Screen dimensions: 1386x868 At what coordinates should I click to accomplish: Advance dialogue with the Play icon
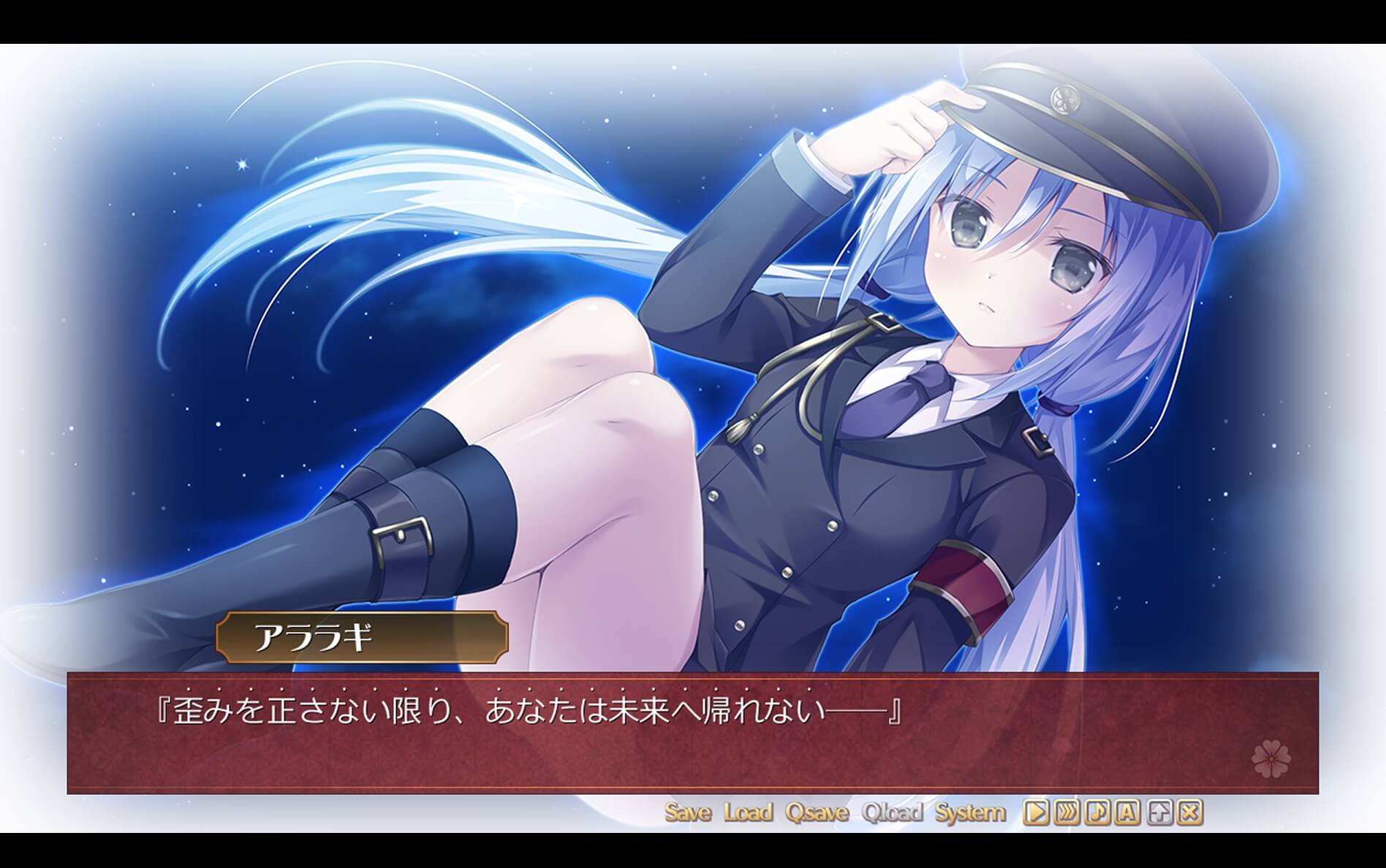(x=1036, y=811)
